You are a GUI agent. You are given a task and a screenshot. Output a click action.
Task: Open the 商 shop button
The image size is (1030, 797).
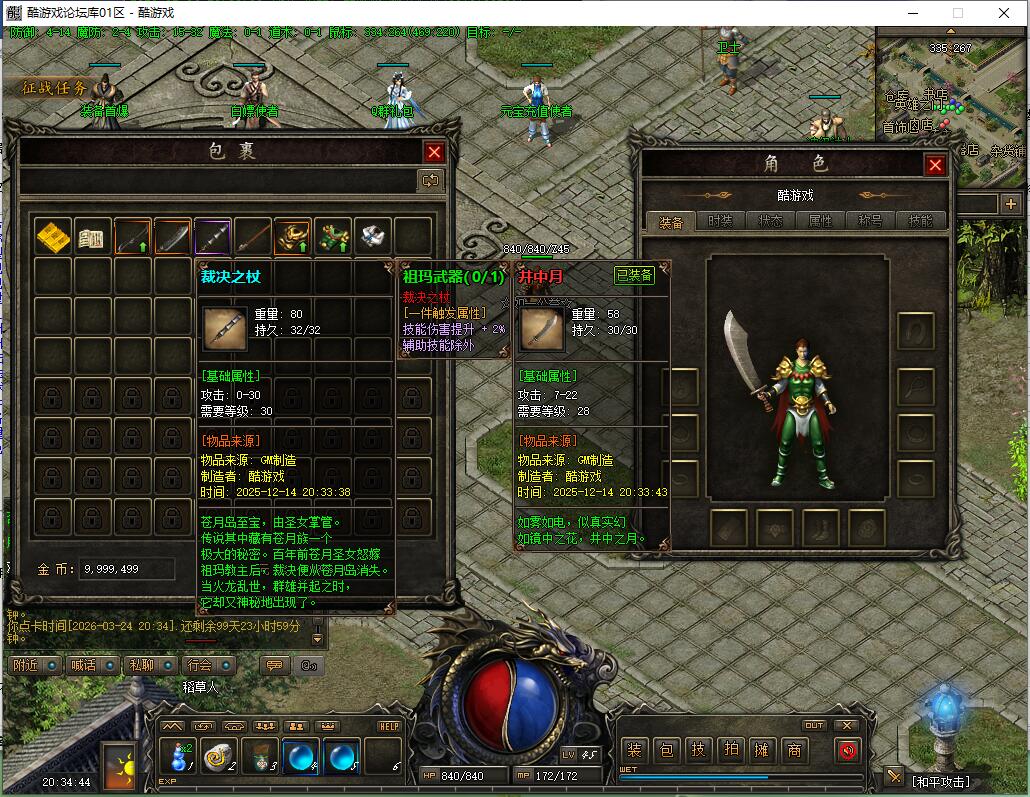click(x=794, y=750)
